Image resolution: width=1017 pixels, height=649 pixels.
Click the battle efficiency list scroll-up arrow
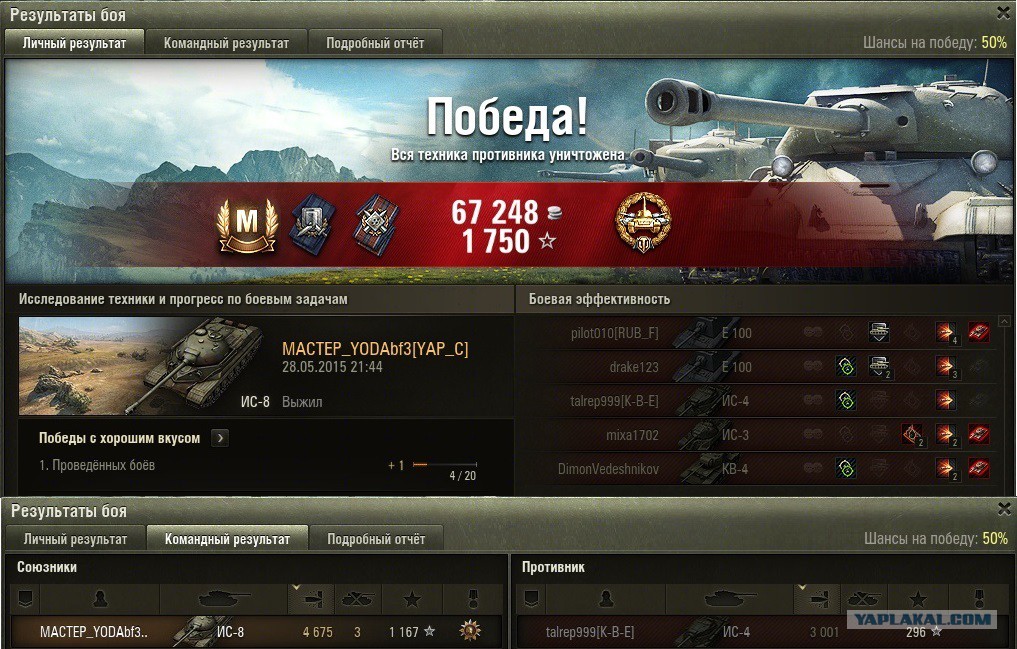[x=1004, y=321]
